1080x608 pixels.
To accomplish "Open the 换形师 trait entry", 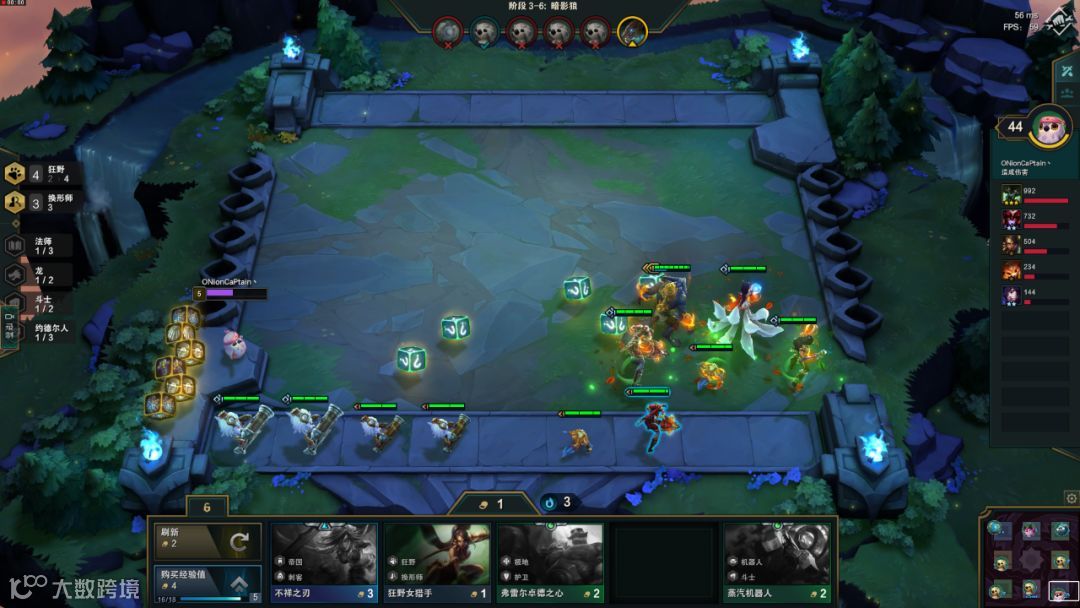I will [42, 202].
